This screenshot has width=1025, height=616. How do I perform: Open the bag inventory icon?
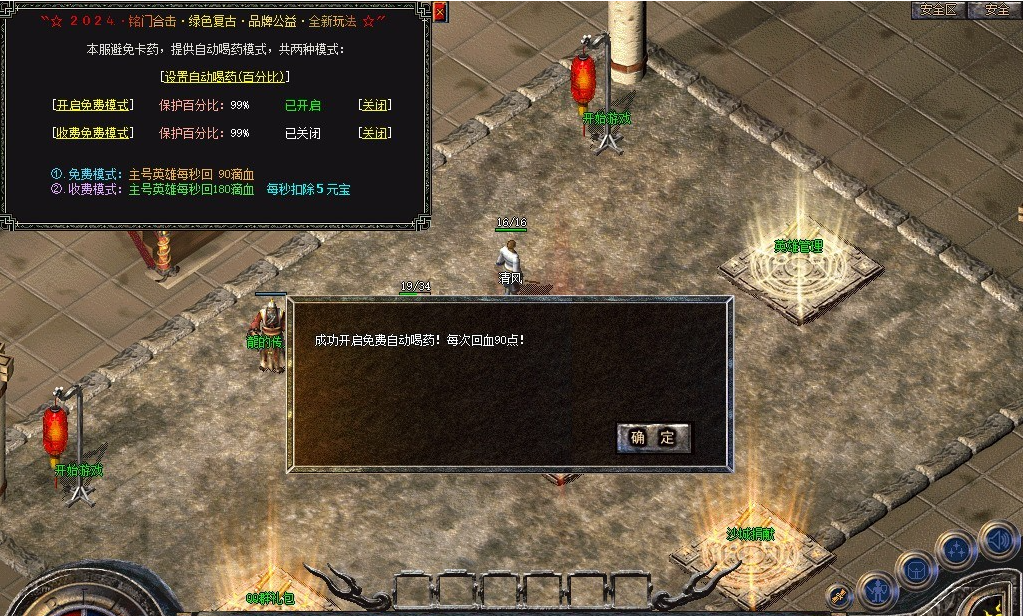point(915,569)
